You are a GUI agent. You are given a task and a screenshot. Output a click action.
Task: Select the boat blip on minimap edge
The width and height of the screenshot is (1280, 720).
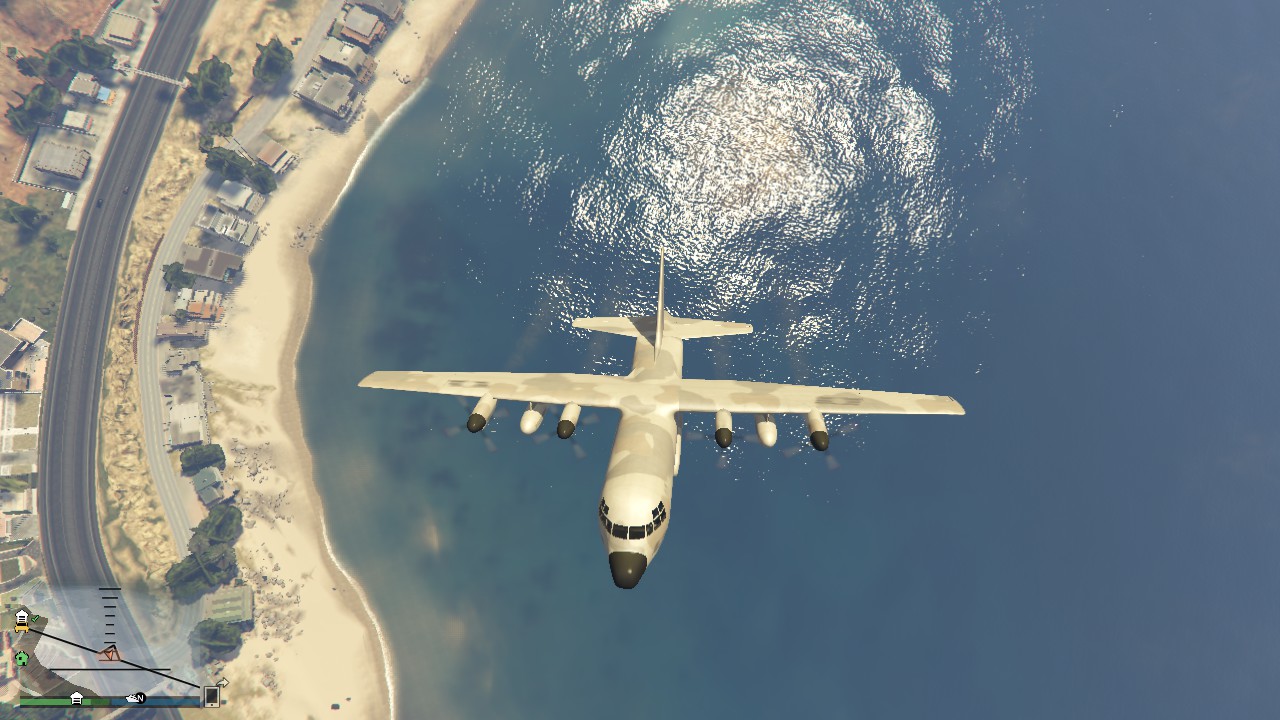click(131, 698)
